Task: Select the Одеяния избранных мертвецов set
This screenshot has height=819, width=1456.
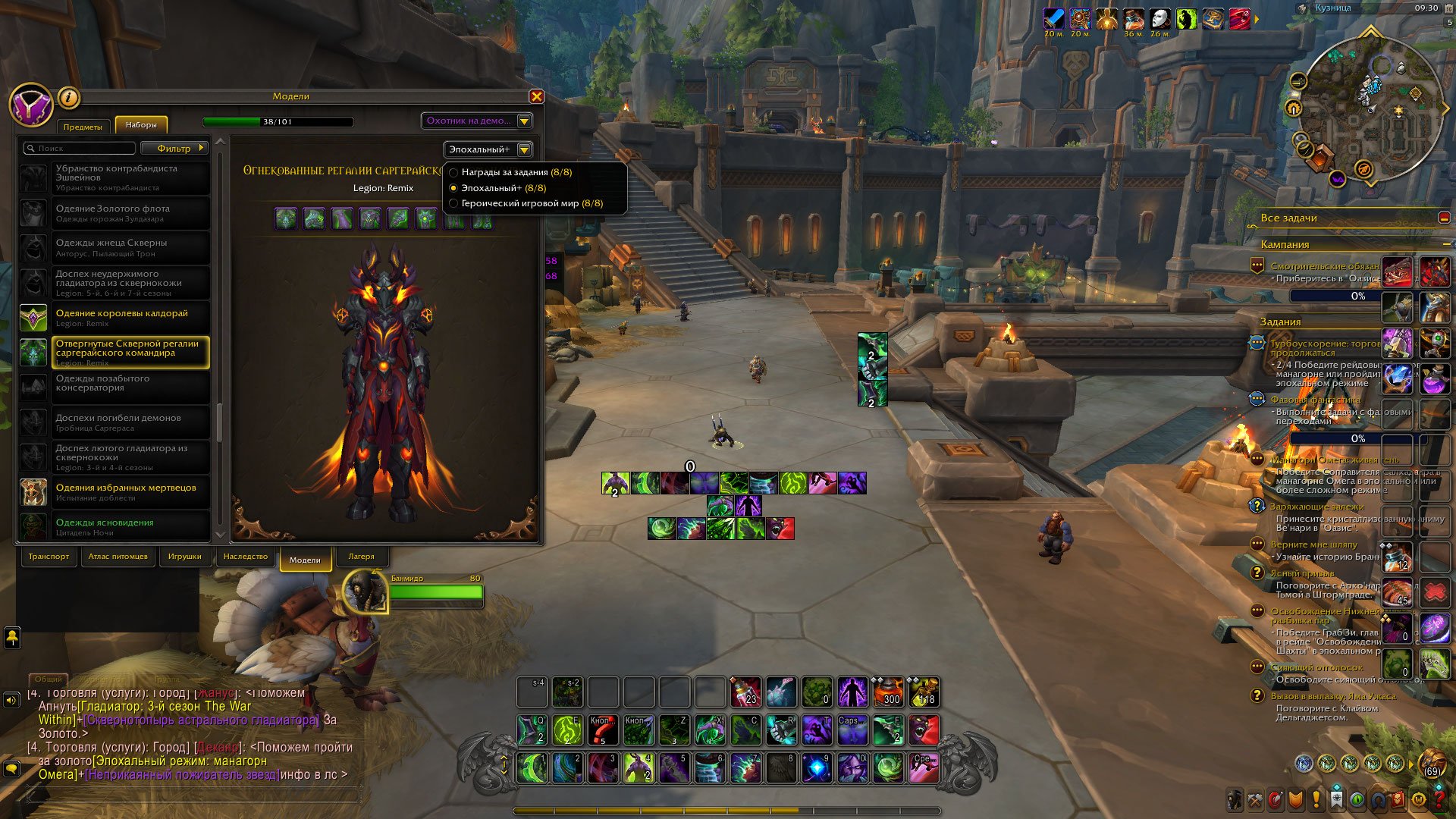Action: click(x=125, y=491)
